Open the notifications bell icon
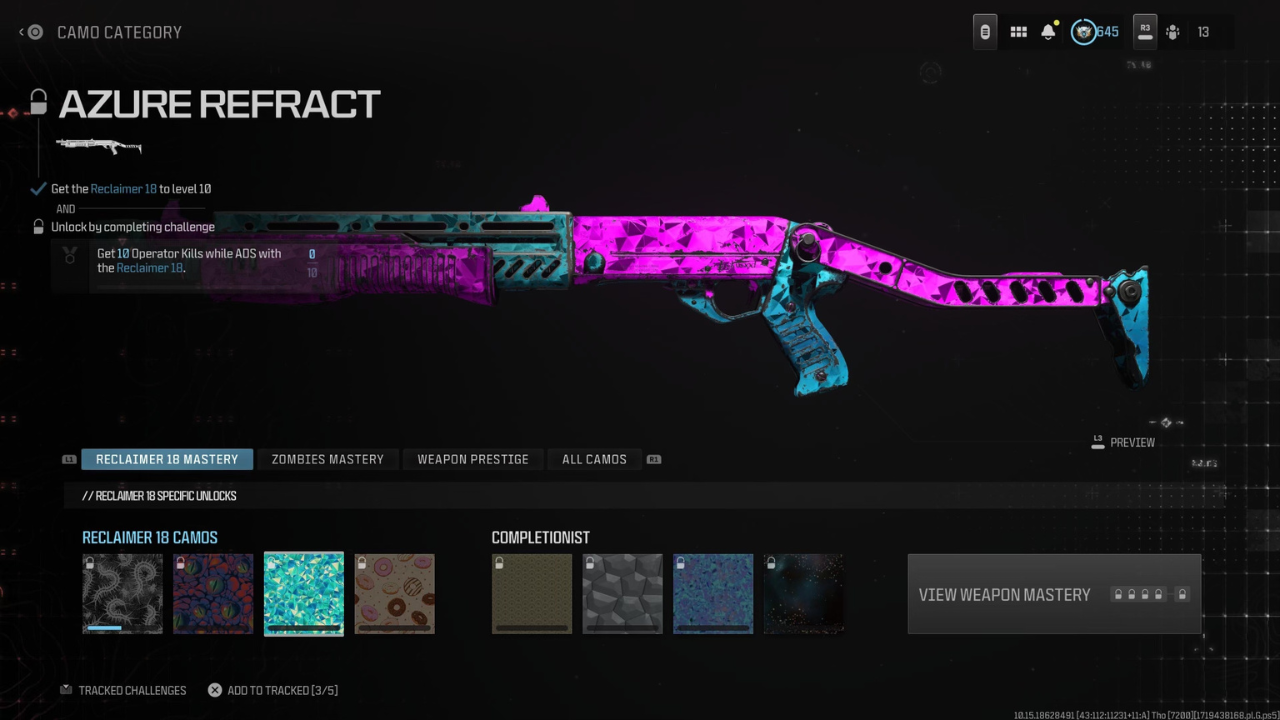The image size is (1280, 720). click(x=1048, y=31)
